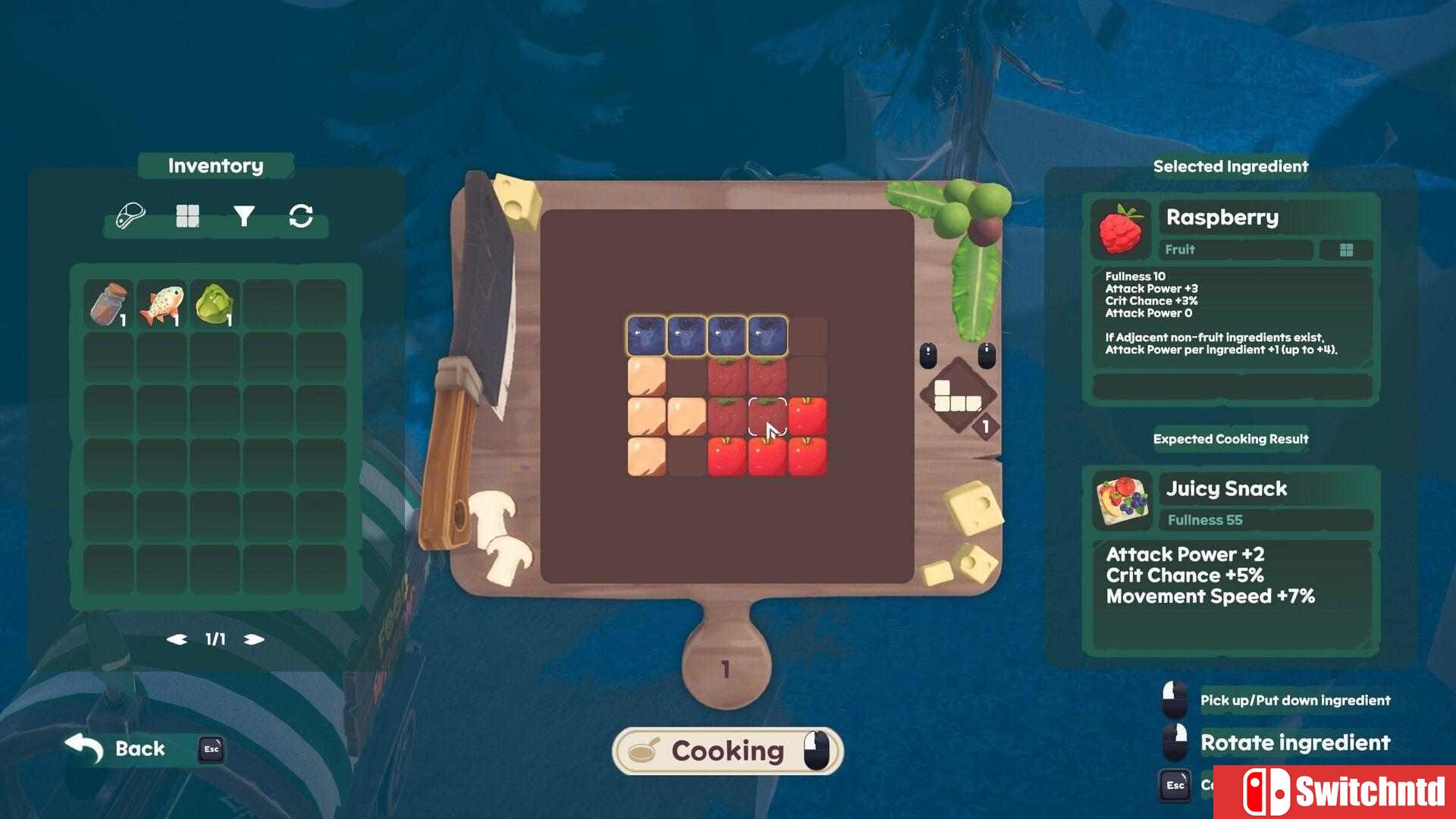Open the Selected Ingredient panel header
The height and width of the screenshot is (819, 1456).
(x=1230, y=166)
